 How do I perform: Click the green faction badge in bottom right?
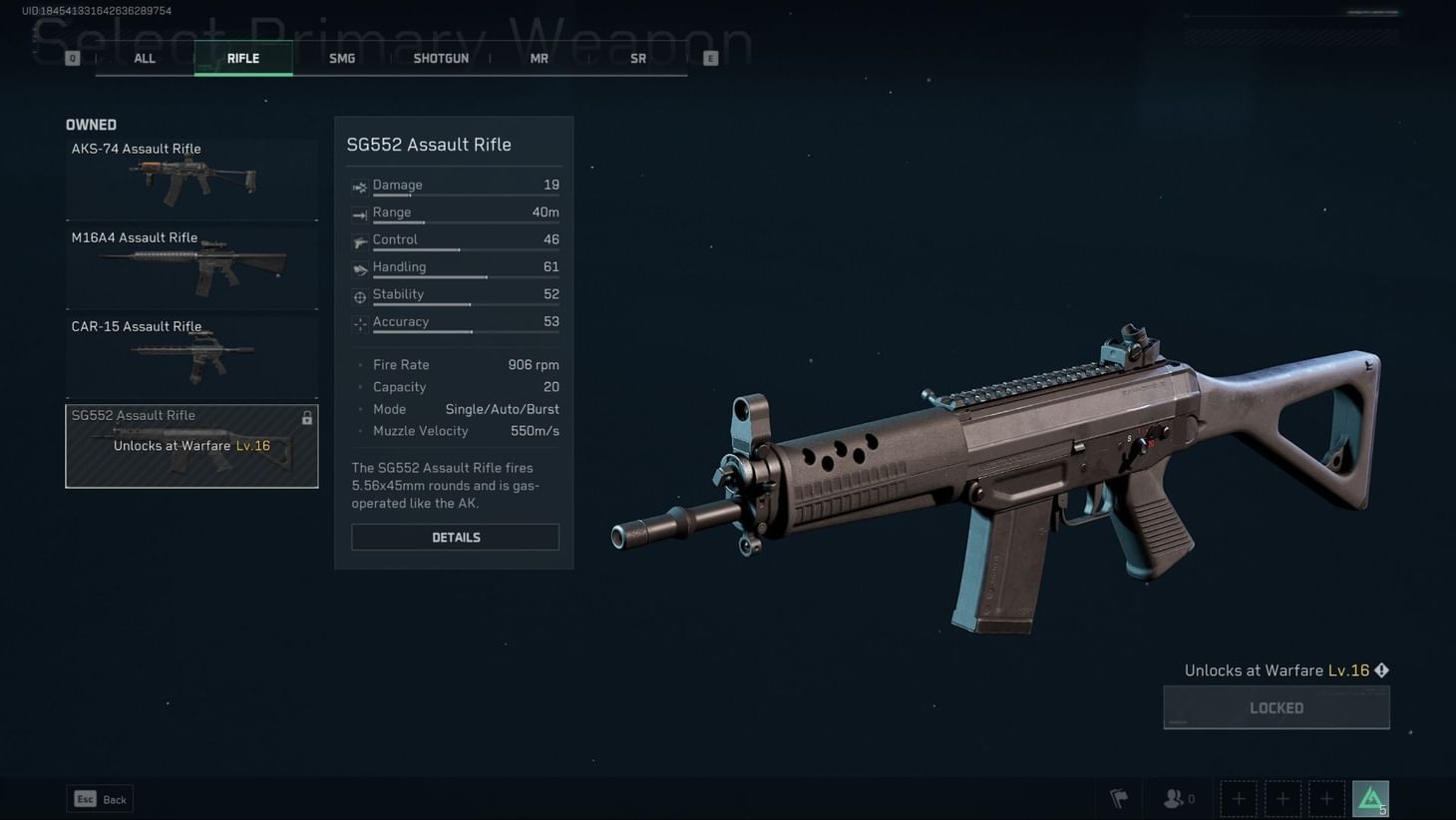click(x=1371, y=797)
